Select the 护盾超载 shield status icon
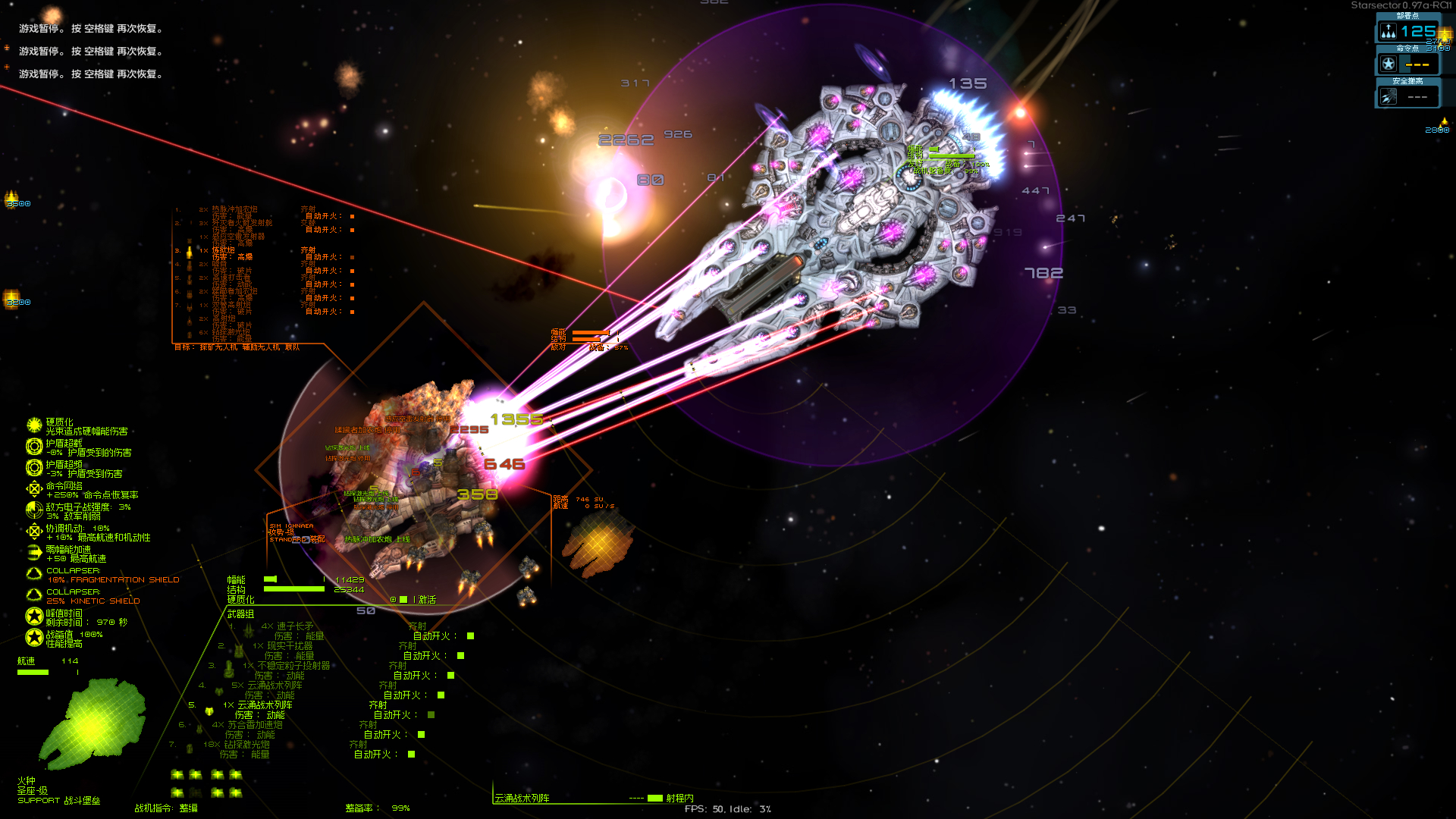Screen dimensions: 1456x819 33,448
